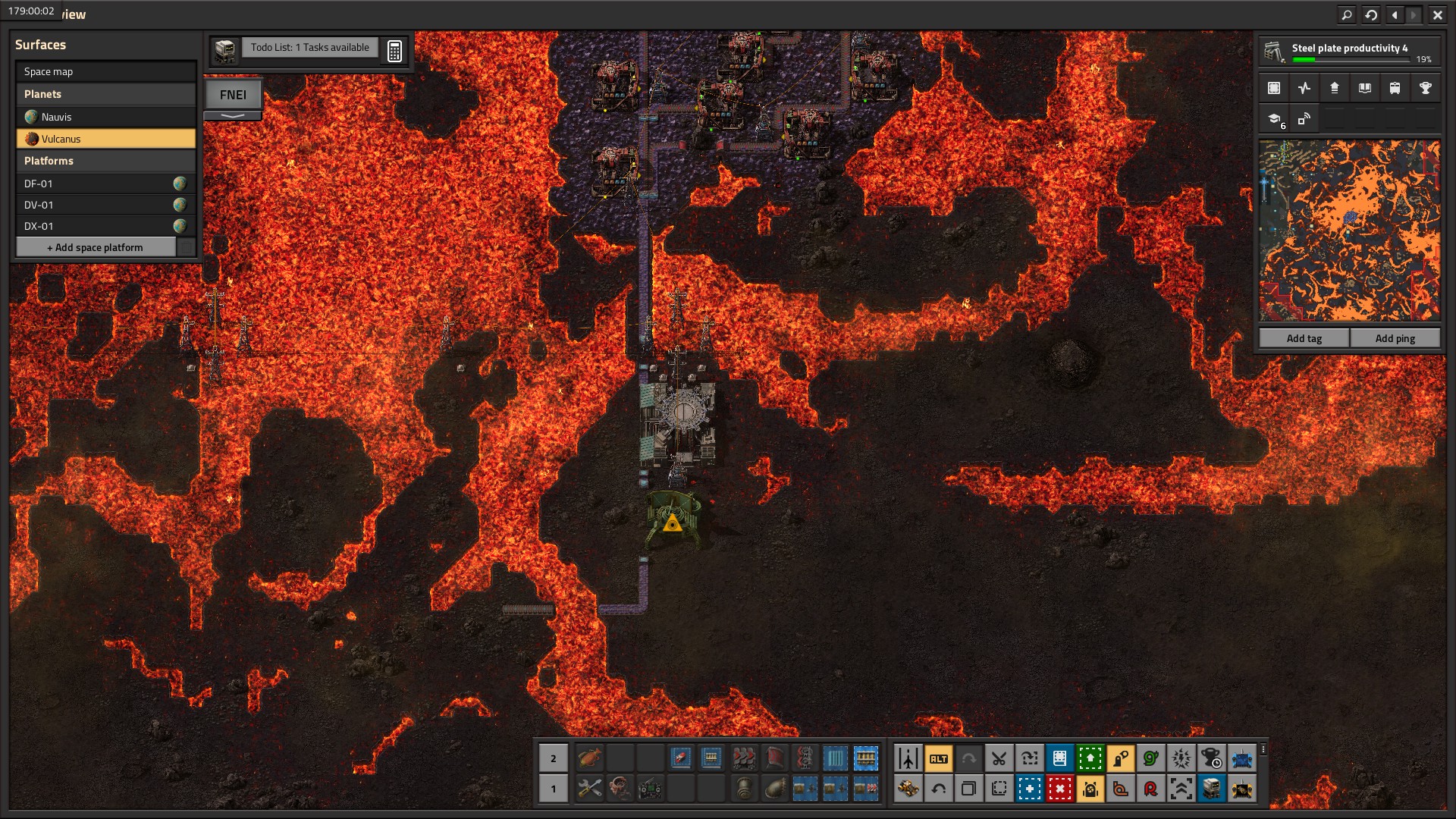Screen dimensions: 1456x819
Task: Add tag to the map
Action: pos(1304,338)
